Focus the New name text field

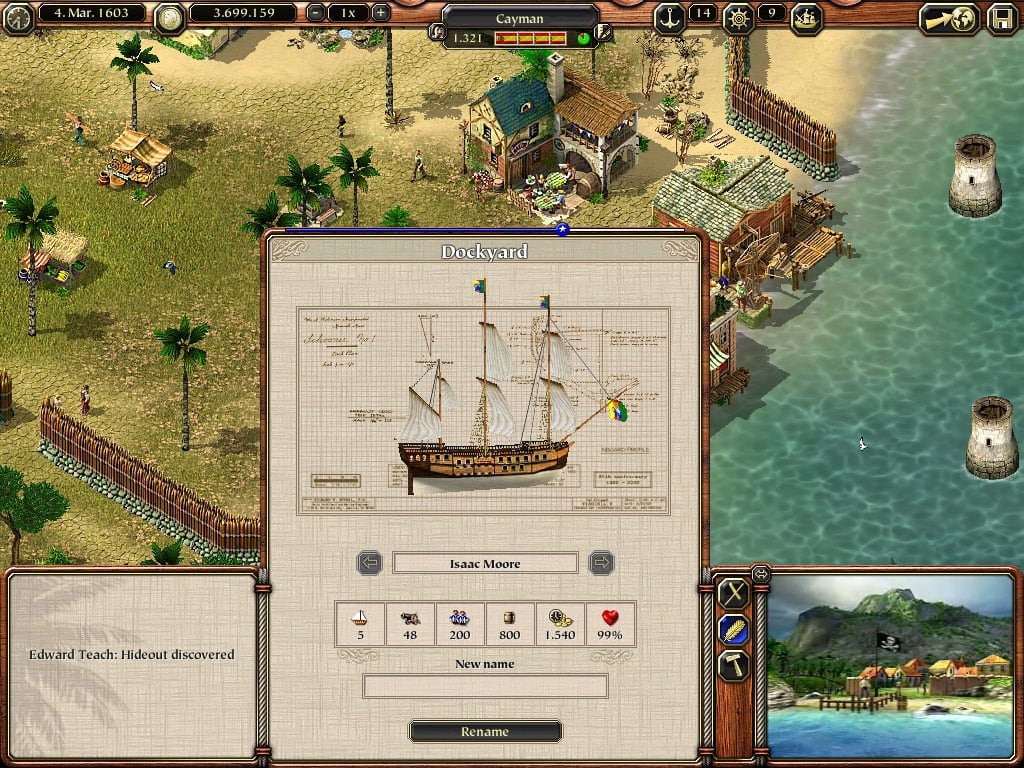click(485, 686)
